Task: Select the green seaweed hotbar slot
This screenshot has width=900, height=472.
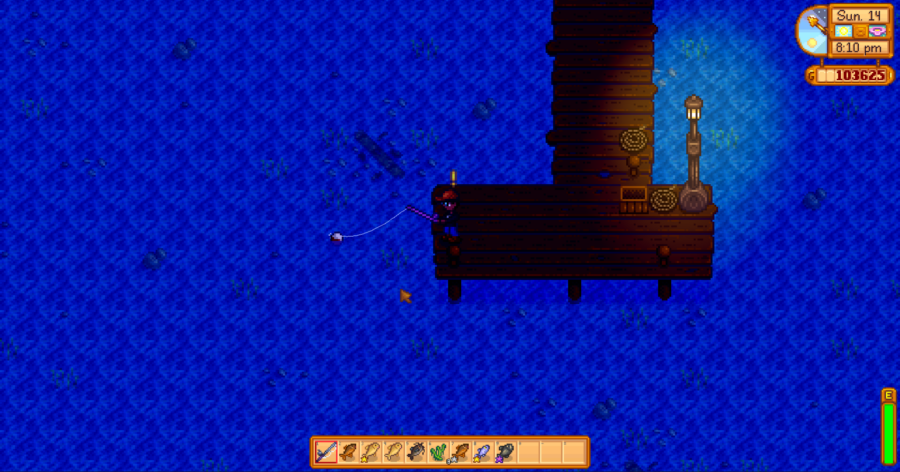Action: coord(438,452)
